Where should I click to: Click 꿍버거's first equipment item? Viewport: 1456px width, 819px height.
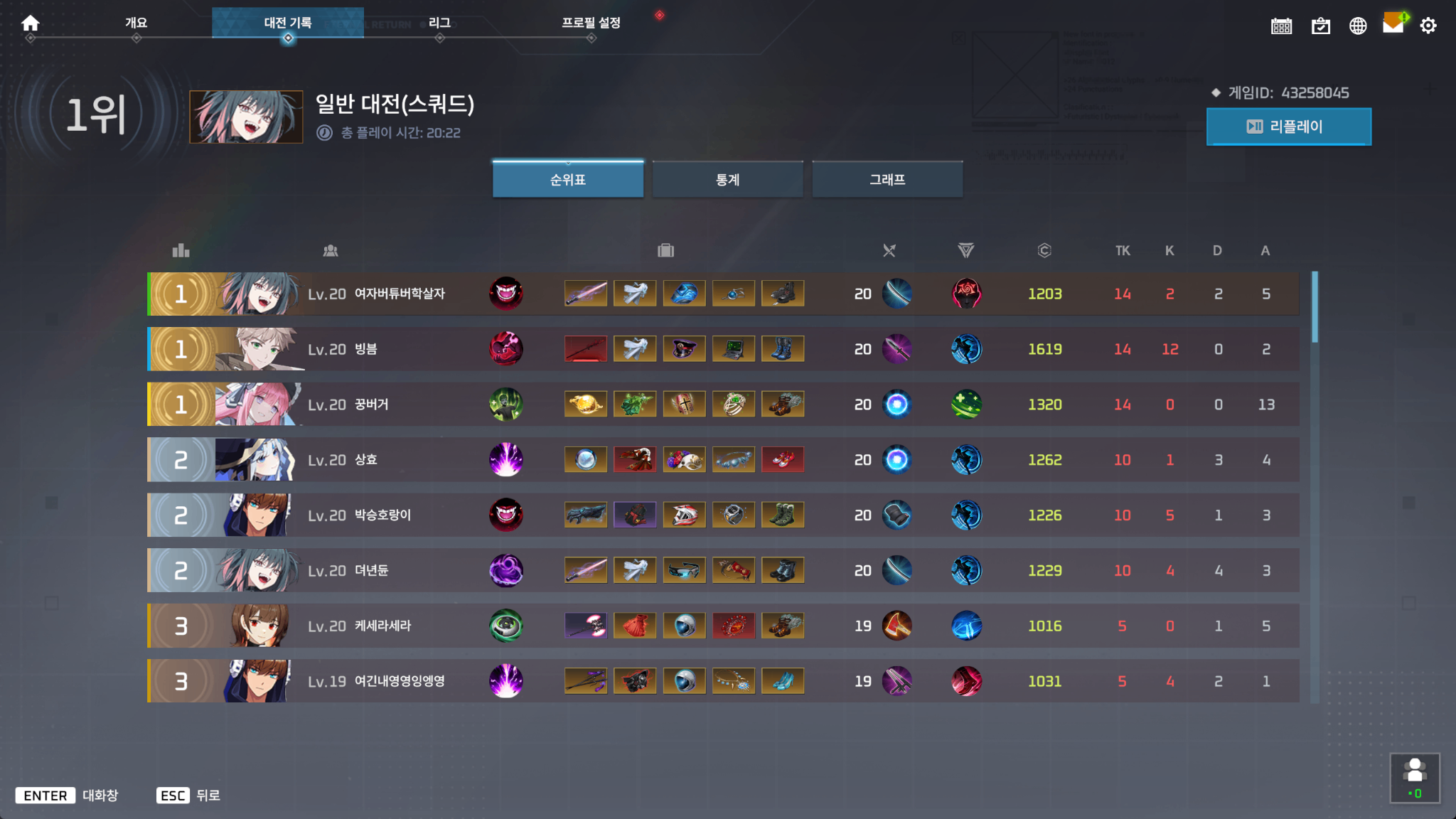[x=585, y=404]
